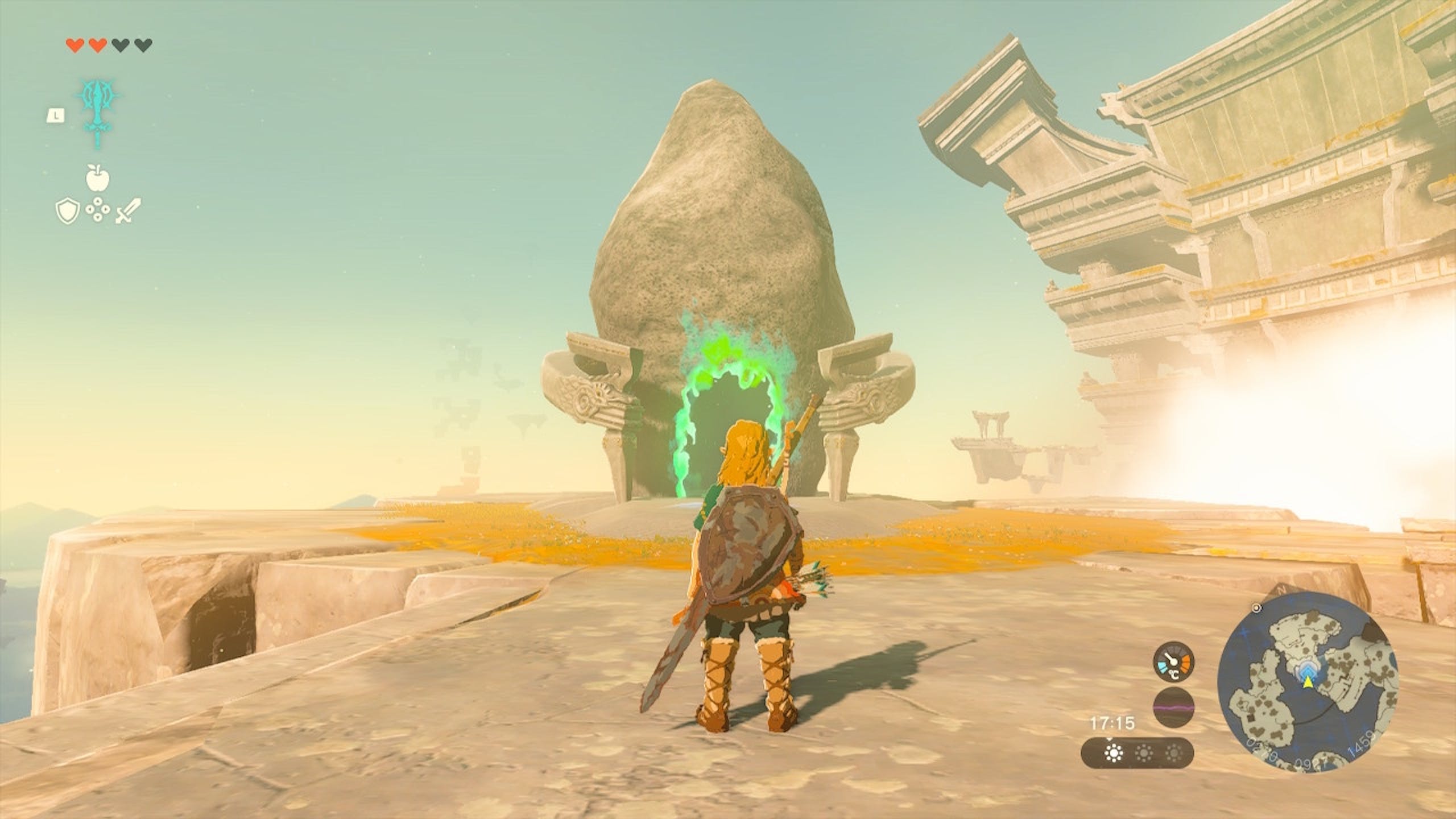Viewport: 1456px width, 819px height.
Task: Click the temperature gauge icon
Action: pos(1174,663)
